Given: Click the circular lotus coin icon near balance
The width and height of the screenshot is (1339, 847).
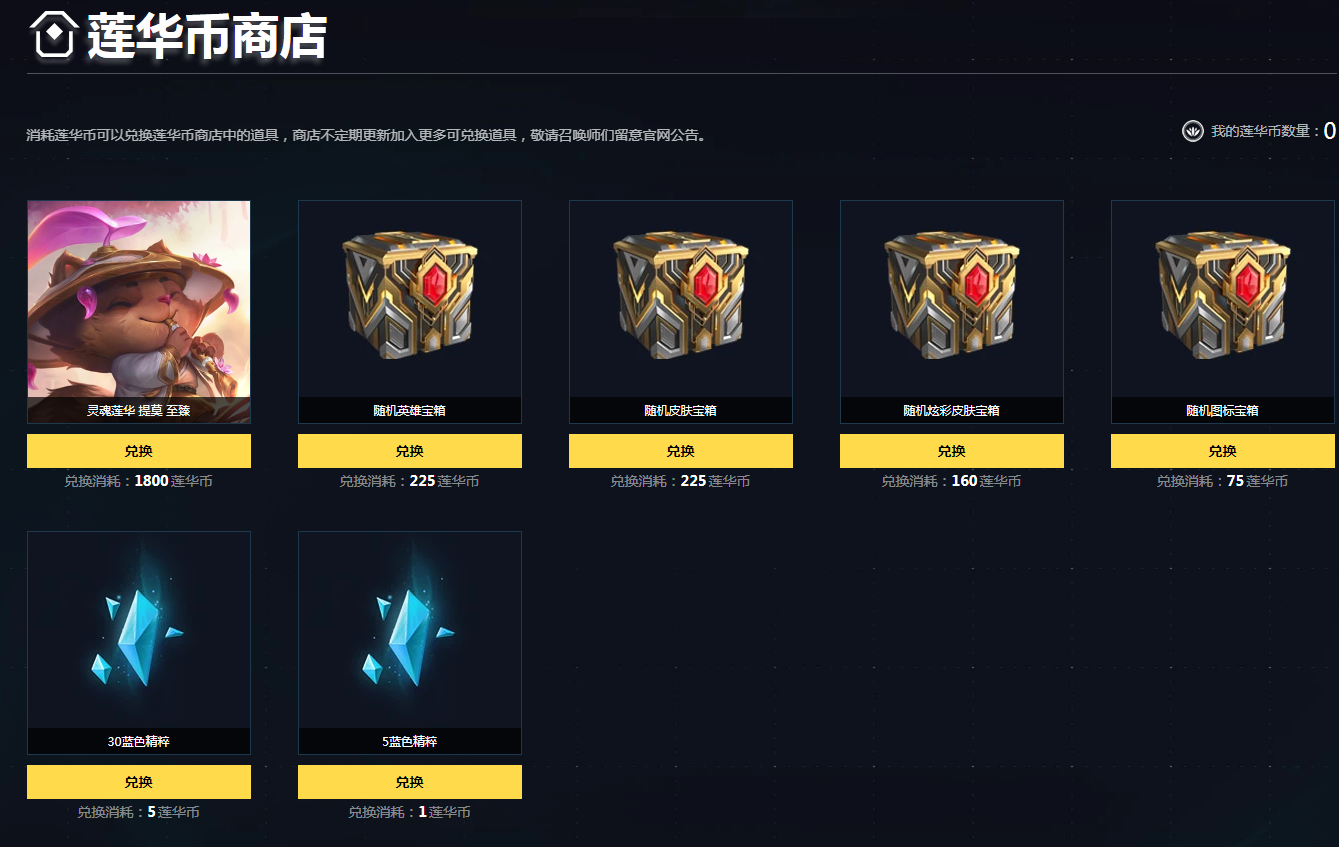Looking at the screenshot, I should [1193, 131].
